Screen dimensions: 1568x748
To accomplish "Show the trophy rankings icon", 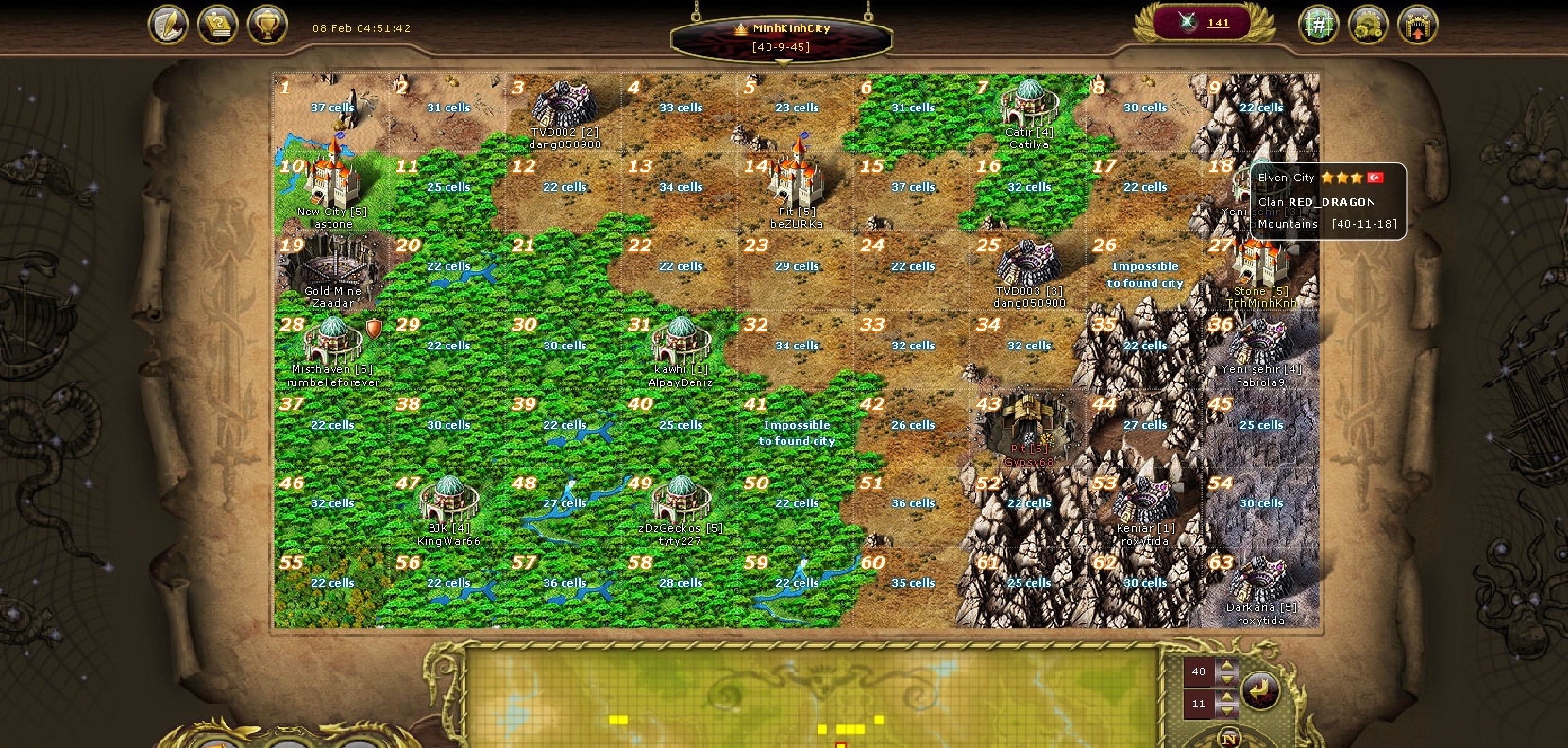I will coord(267,25).
